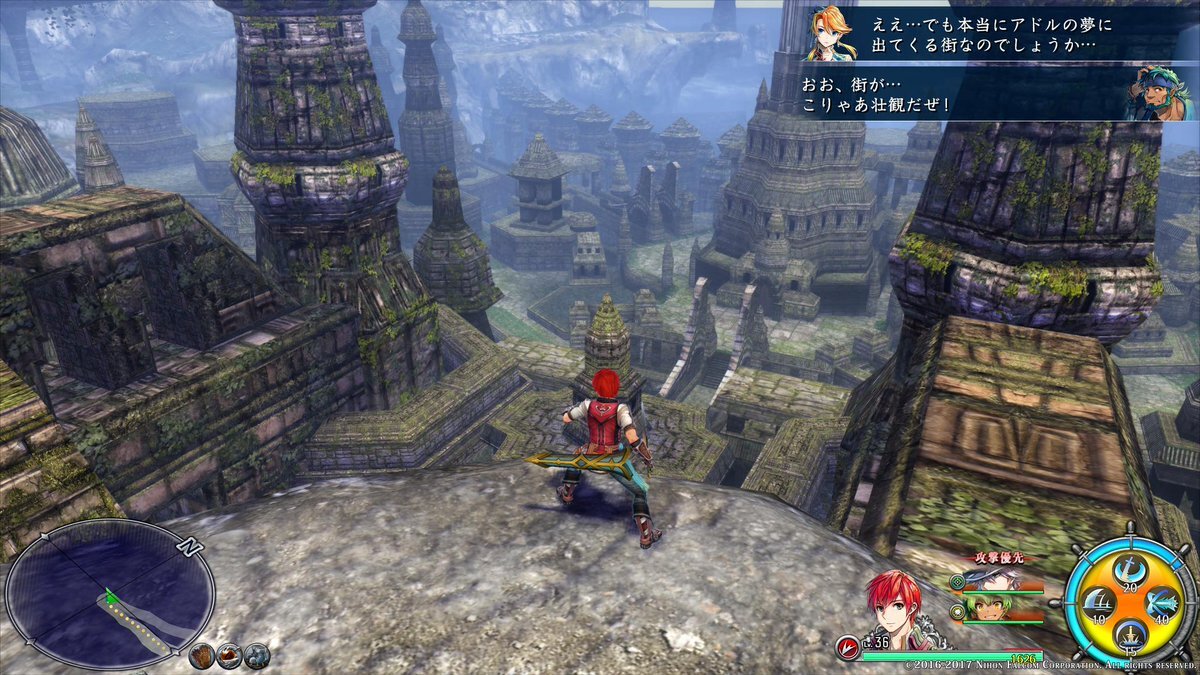This screenshot has width=1200, height=675.
Task: Click the red attack-type emblem beside level
Action: point(848,643)
